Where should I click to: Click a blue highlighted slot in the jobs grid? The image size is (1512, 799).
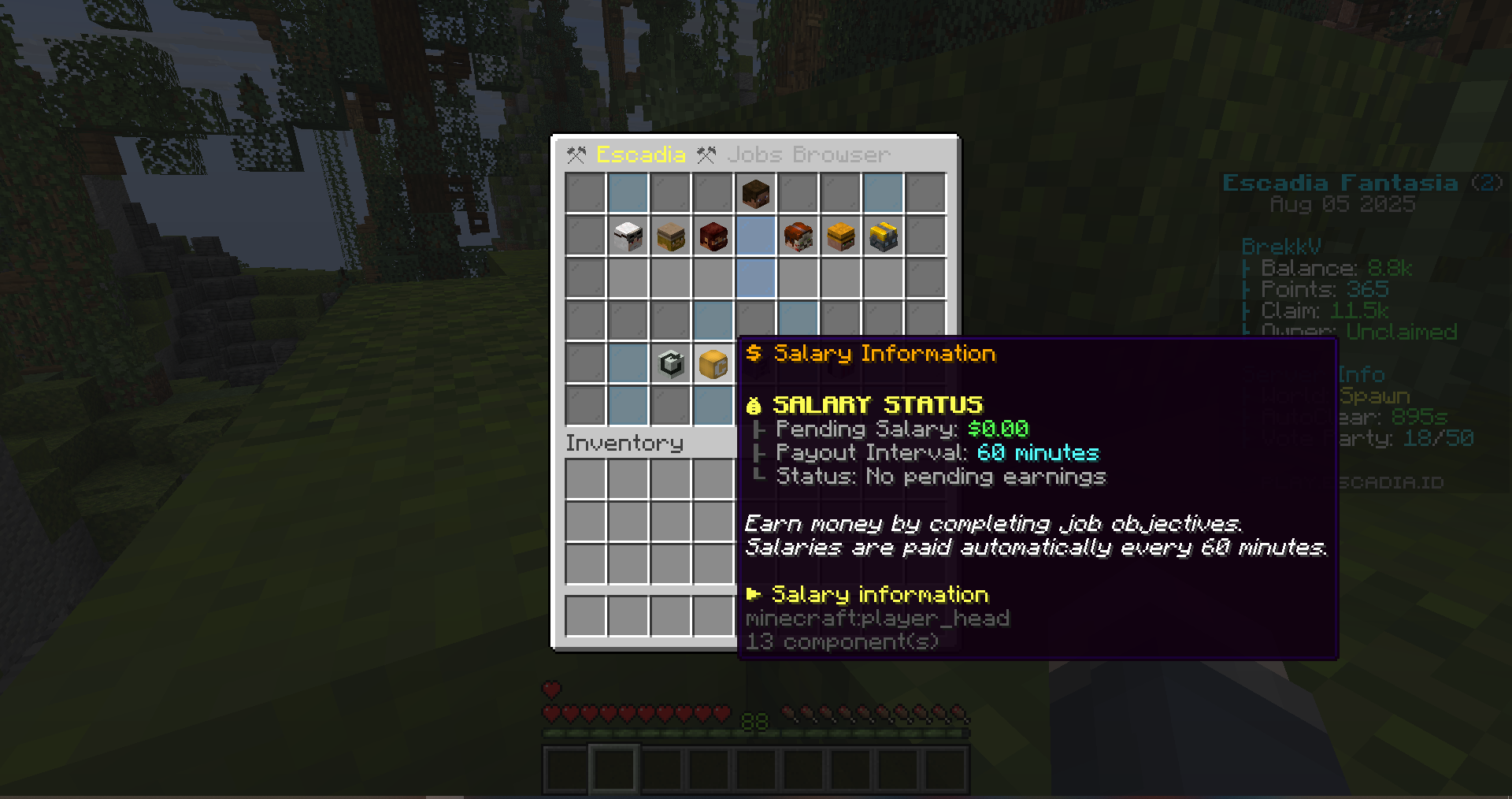[756, 277]
